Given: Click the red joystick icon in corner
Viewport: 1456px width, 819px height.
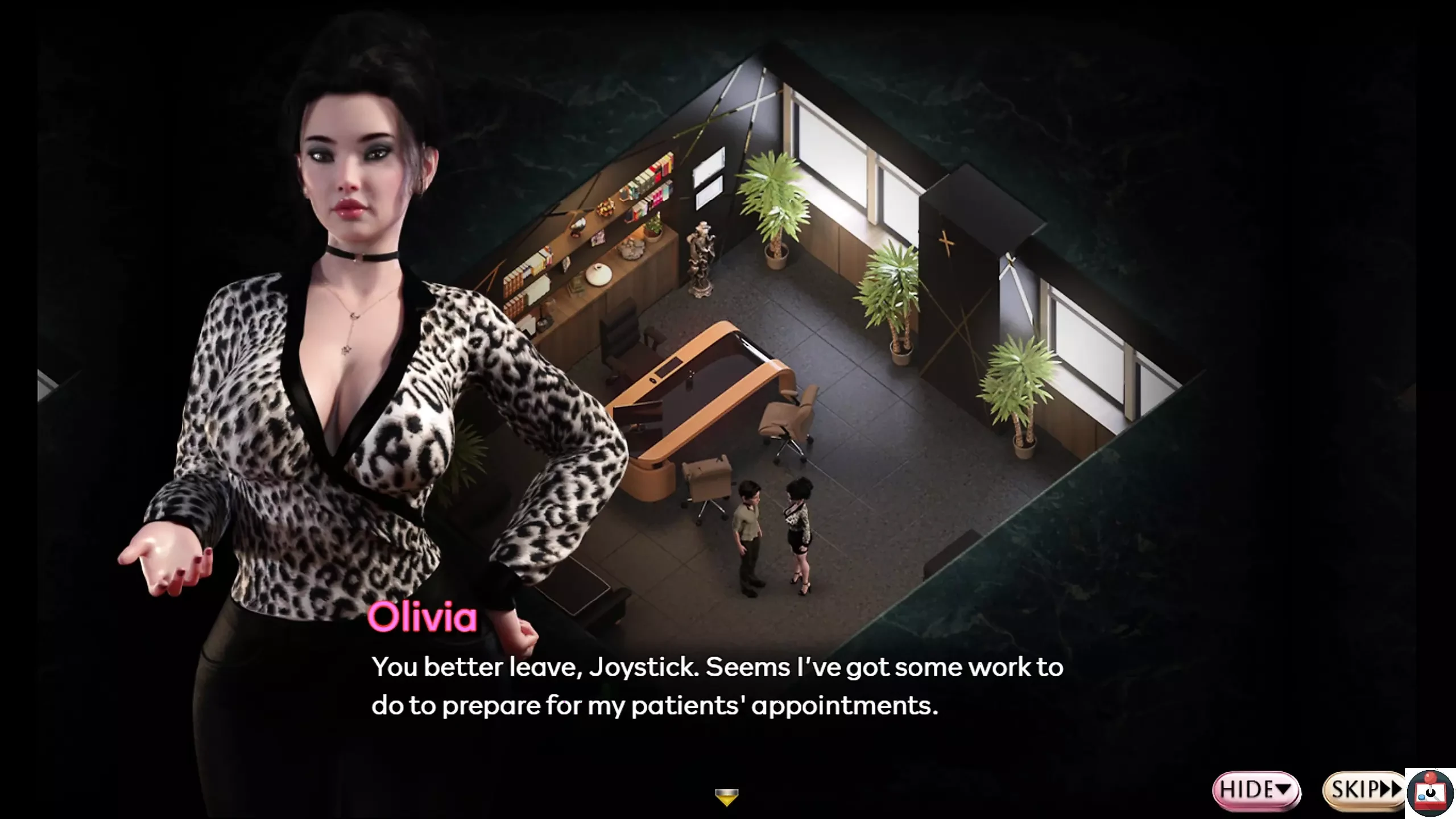Looking at the screenshot, I should coord(1430,793).
